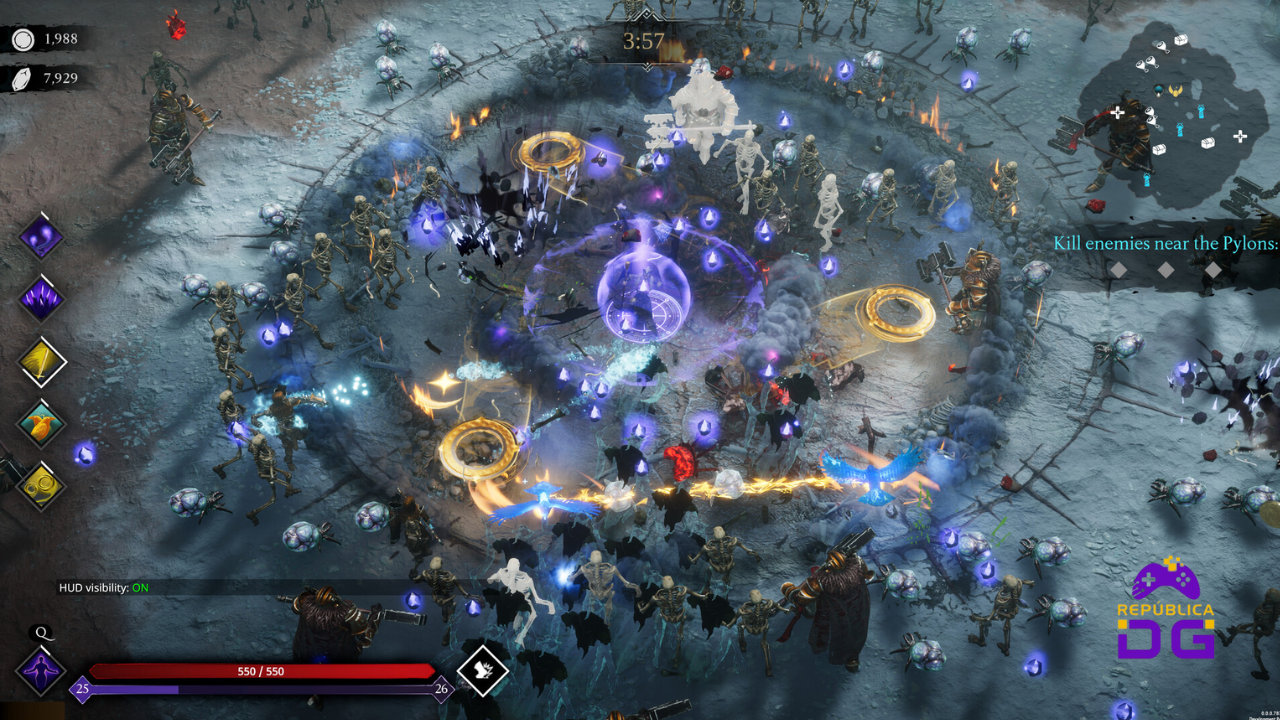
Task: Select the Kill enemies near the Pylons objective
Action: pos(1165,244)
